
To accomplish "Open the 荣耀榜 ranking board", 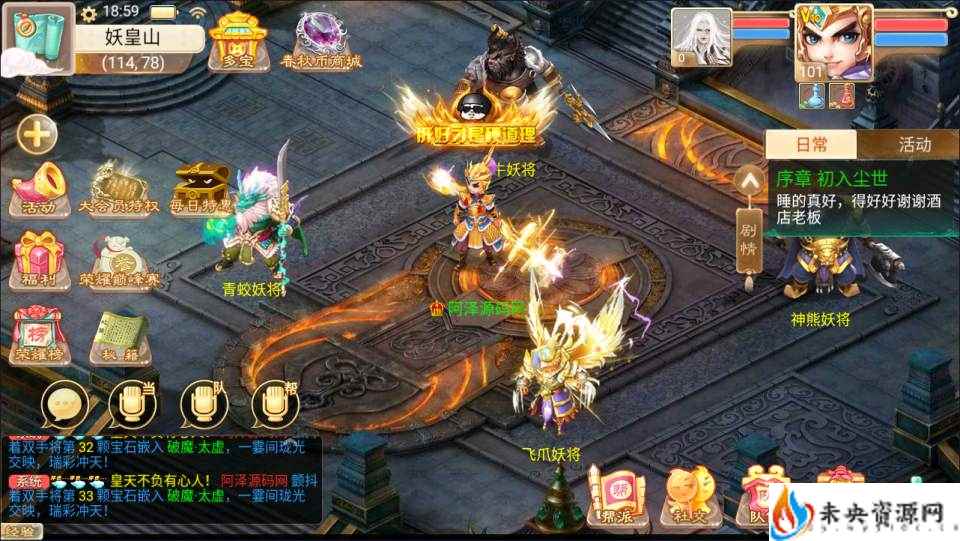I will click(39, 335).
